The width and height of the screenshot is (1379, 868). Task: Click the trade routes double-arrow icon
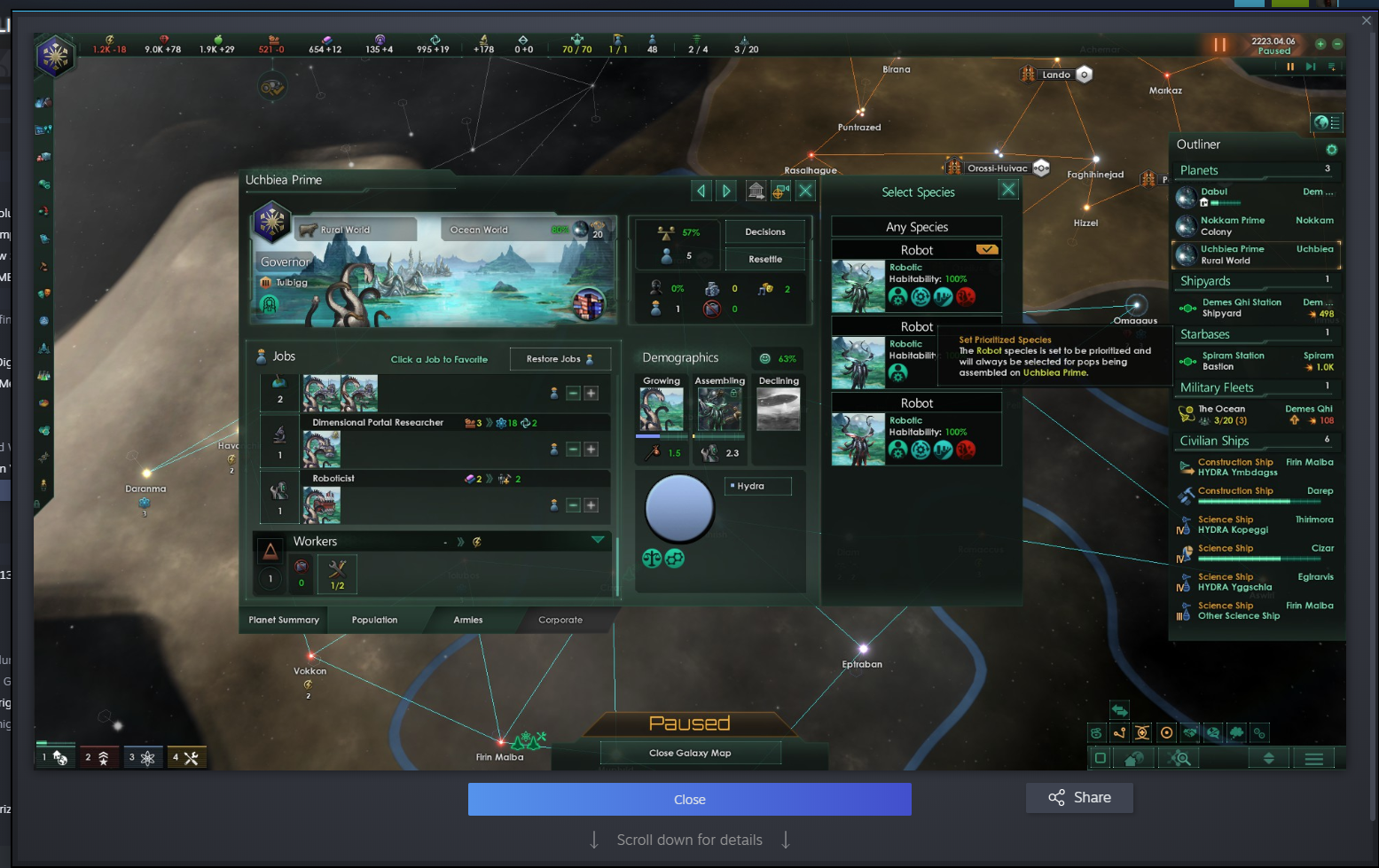coord(1119,710)
